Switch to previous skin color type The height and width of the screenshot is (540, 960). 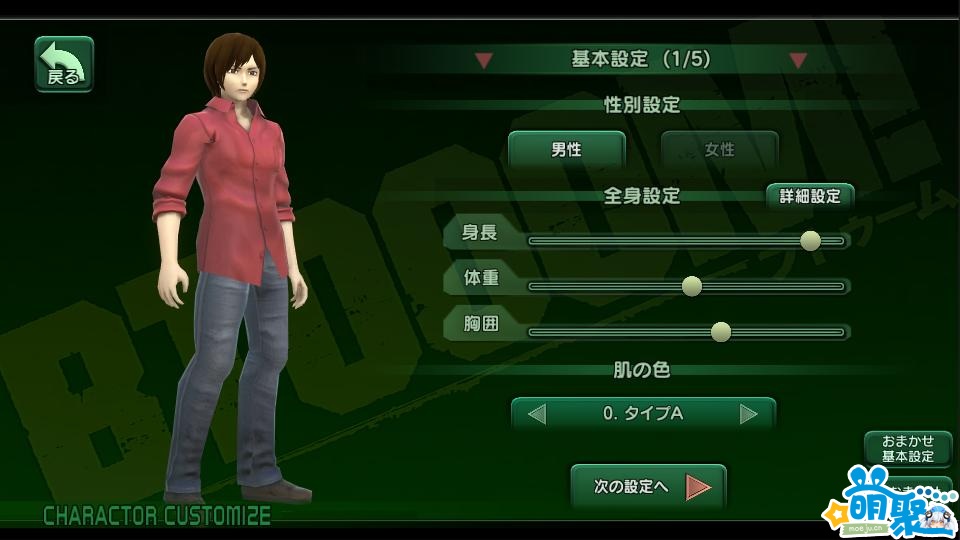(537, 413)
